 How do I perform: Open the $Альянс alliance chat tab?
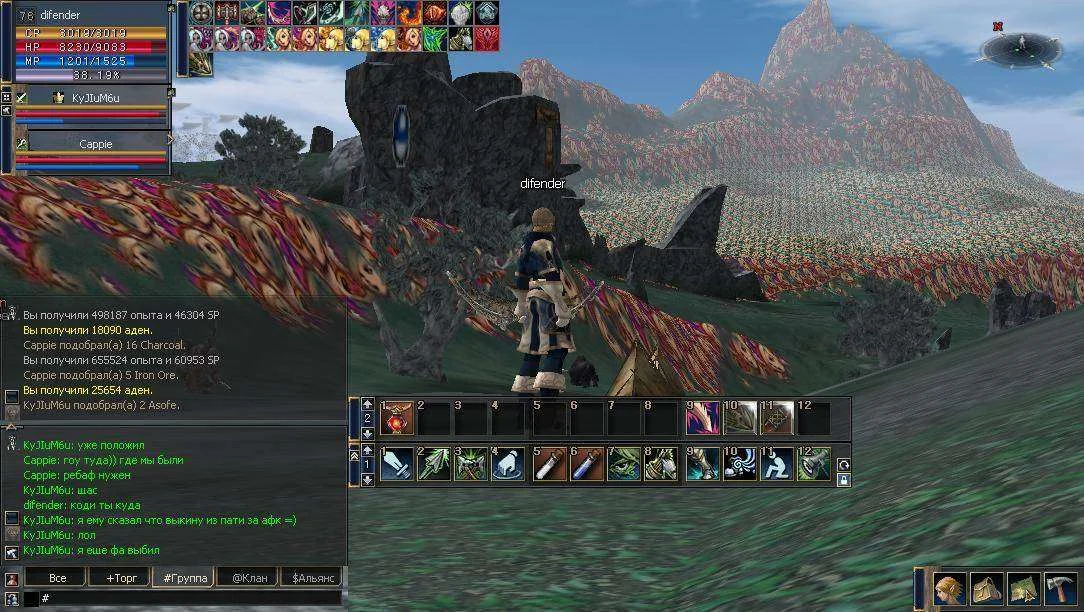[x=310, y=578]
